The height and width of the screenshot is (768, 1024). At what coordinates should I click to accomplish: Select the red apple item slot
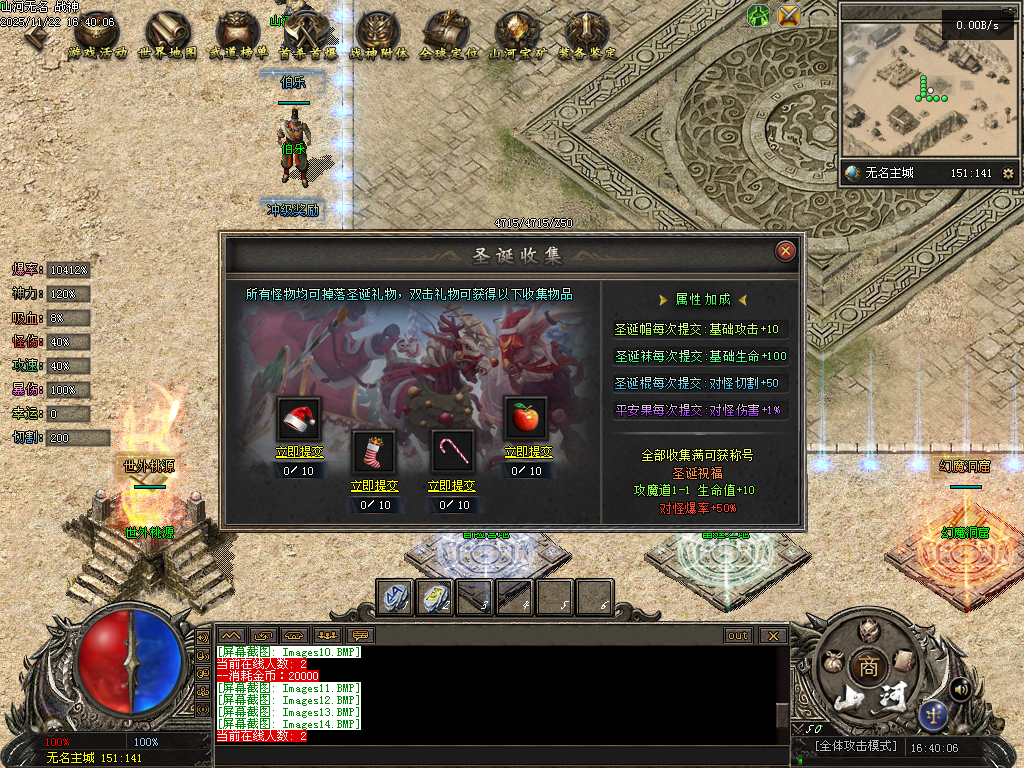pos(526,418)
